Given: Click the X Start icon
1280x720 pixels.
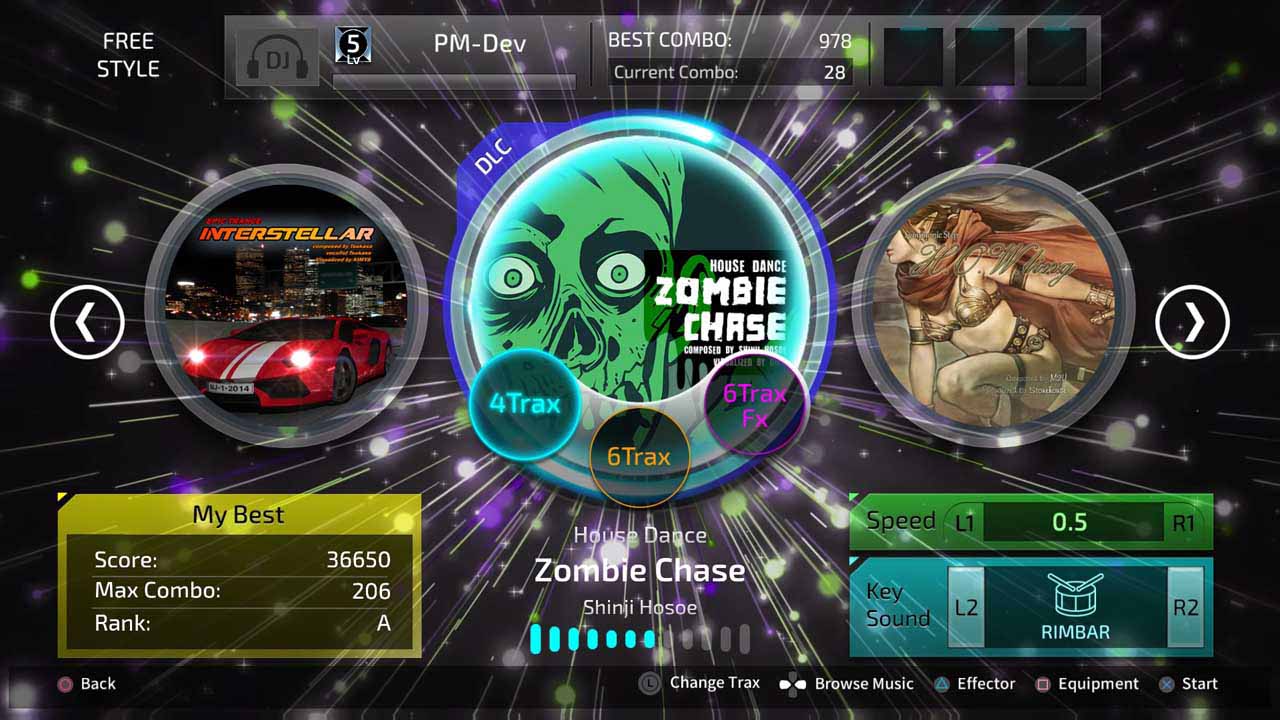Looking at the screenshot, I should pyautogui.click(x=1164, y=684).
